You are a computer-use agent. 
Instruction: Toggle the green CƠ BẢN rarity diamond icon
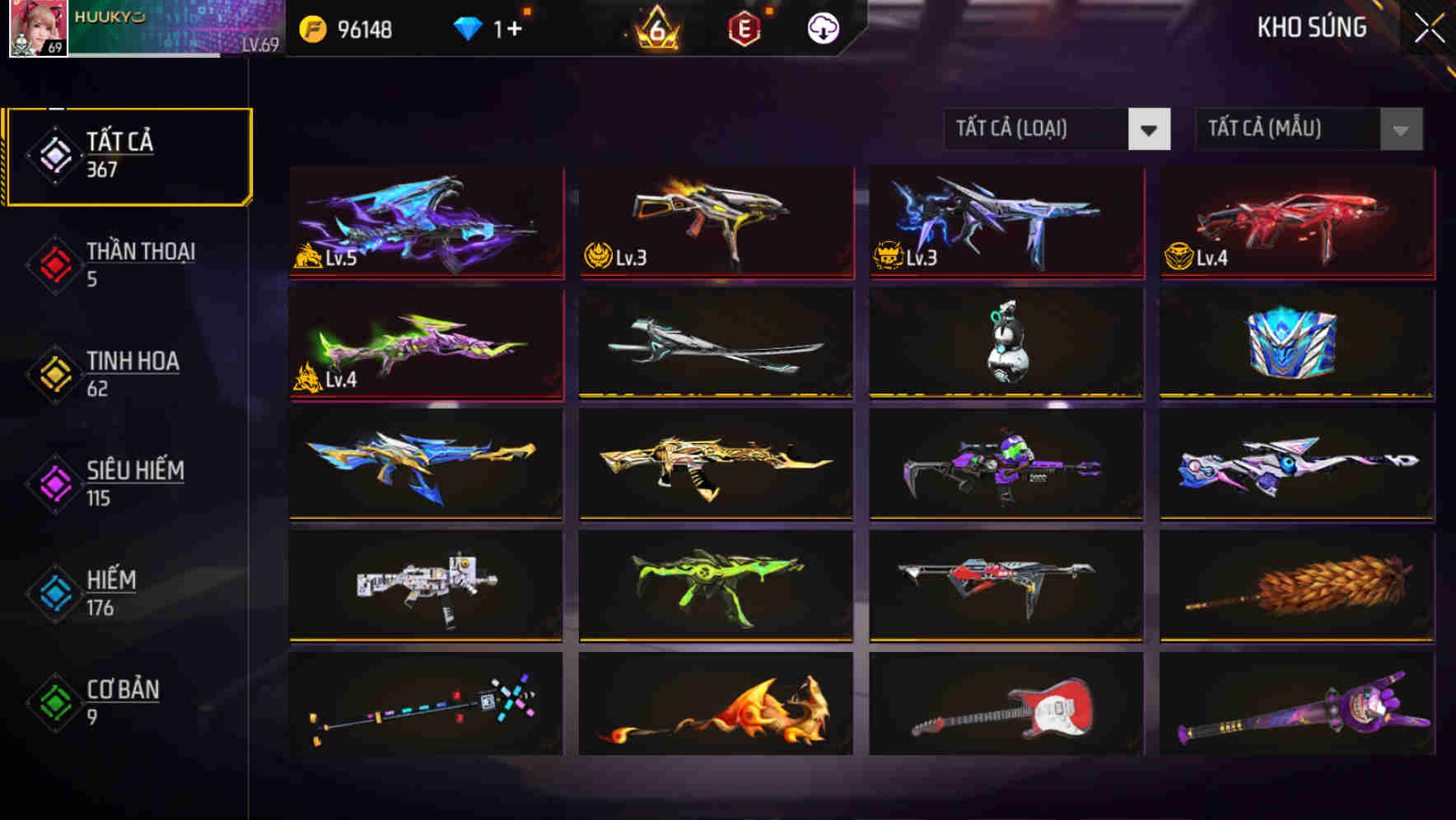pos(54,702)
